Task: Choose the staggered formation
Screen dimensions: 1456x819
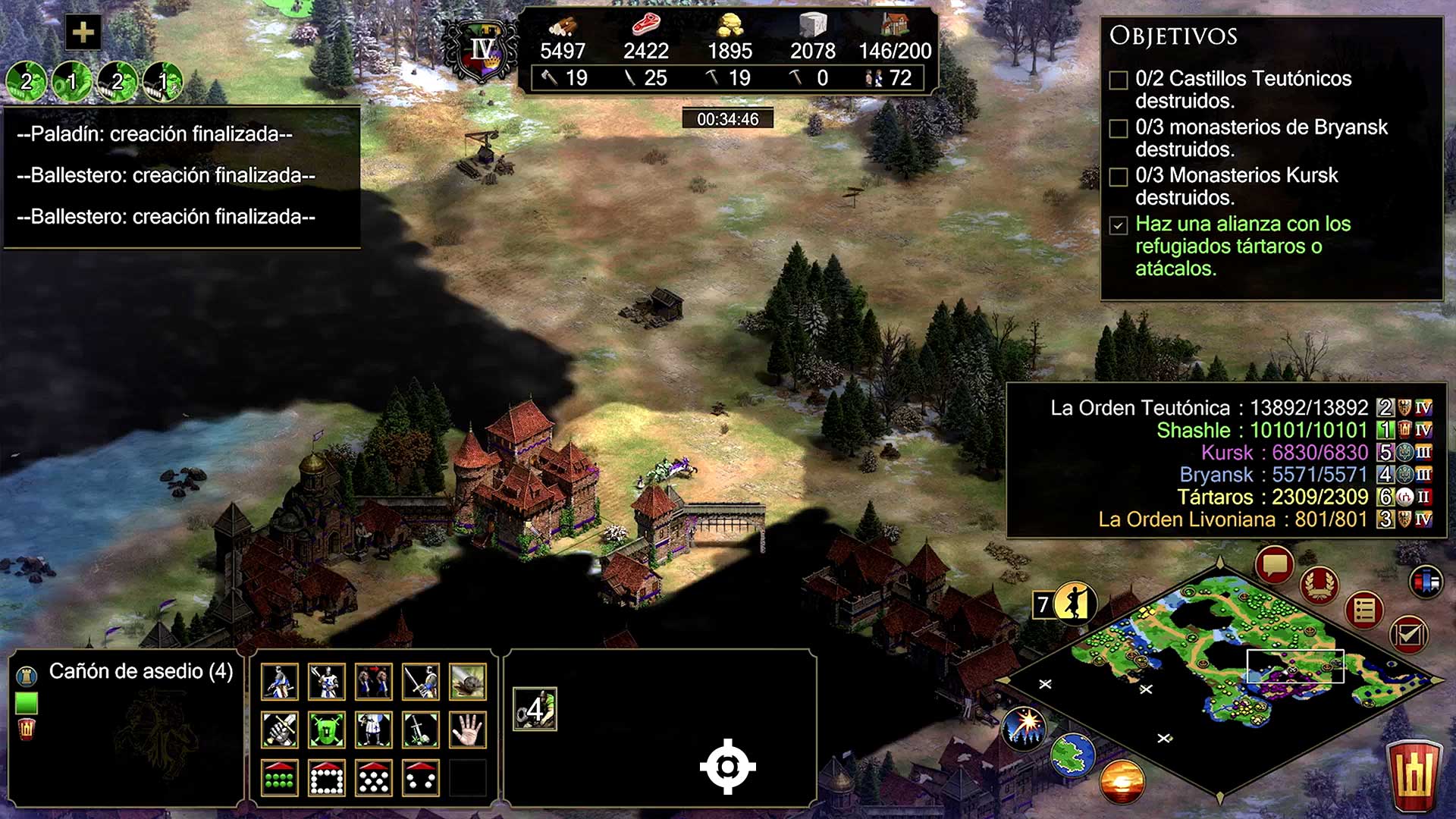Action: click(374, 778)
